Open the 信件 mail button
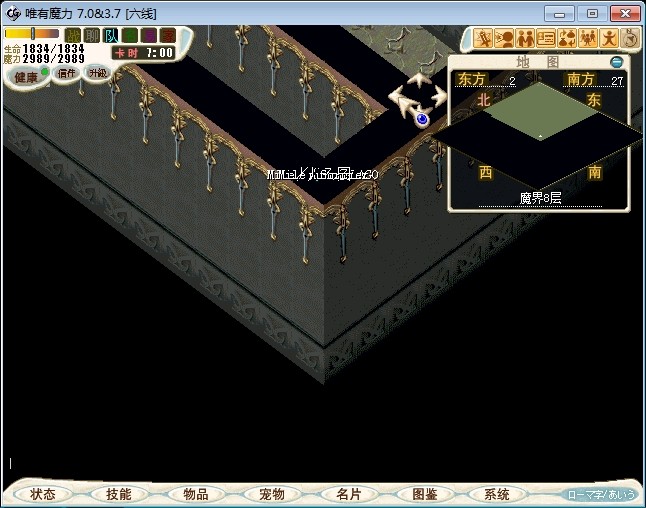Screen dimensions: 646x508 tap(67, 73)
